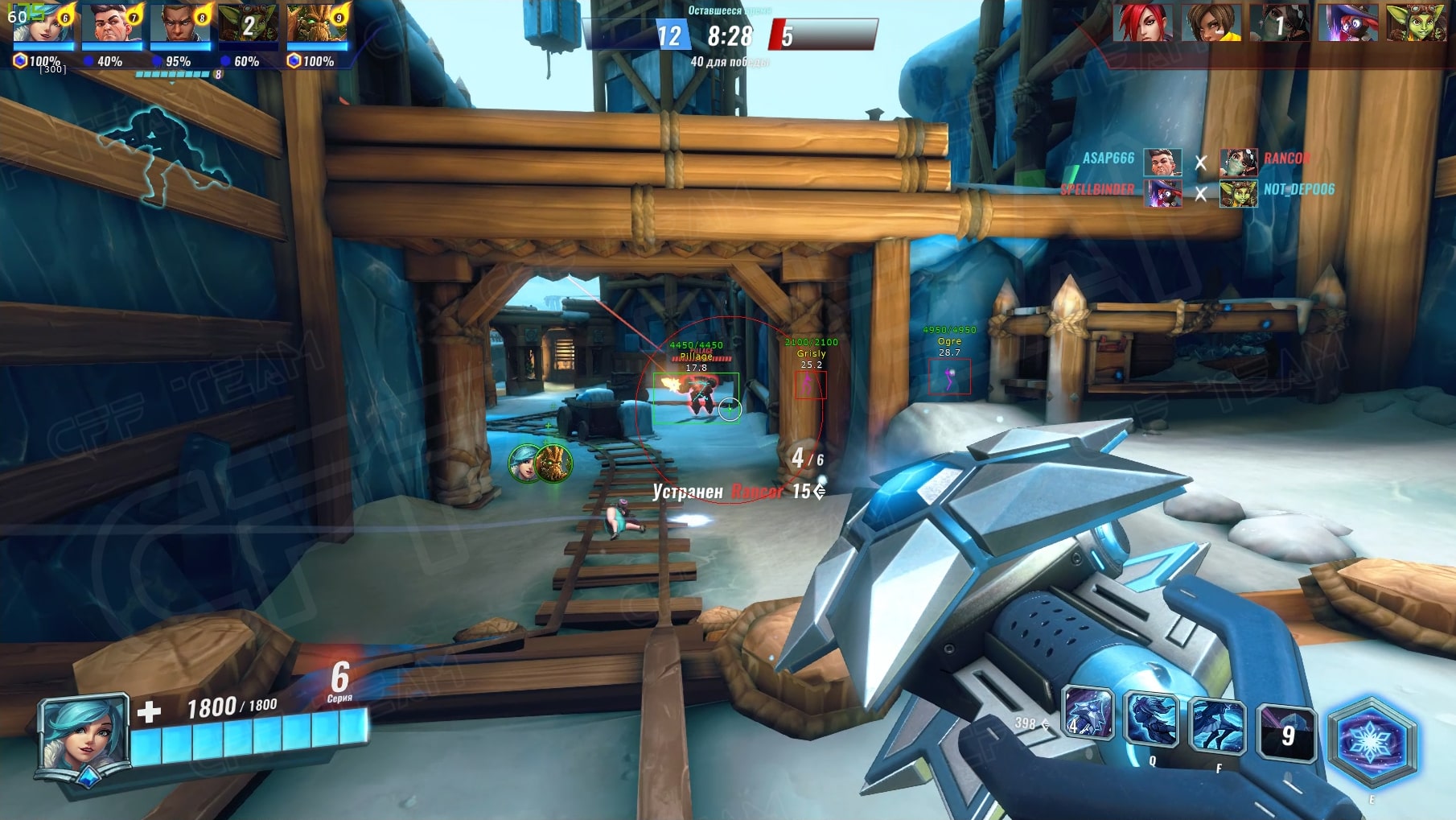
Task: Click the tree-man Grover teammate portrait
Action: click(317, 24)
